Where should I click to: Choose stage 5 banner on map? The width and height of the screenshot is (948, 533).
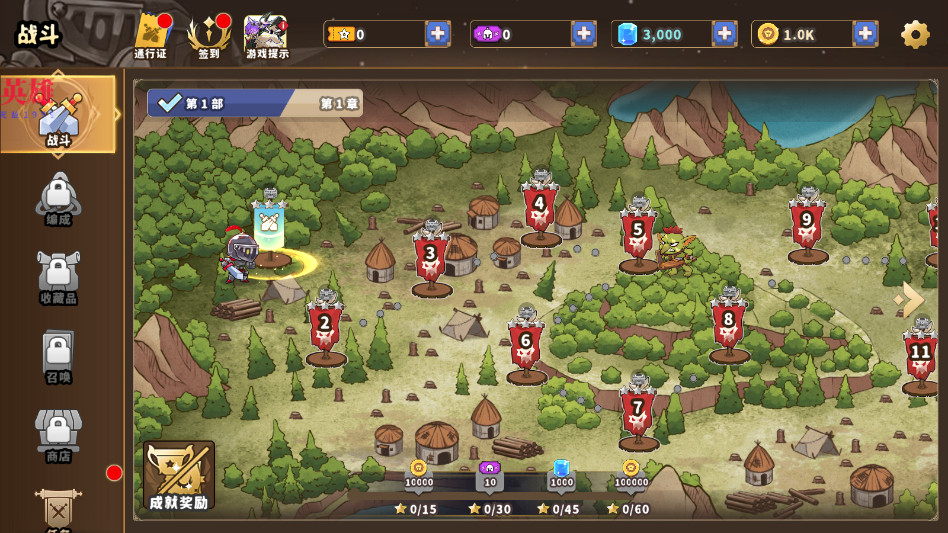638,233
